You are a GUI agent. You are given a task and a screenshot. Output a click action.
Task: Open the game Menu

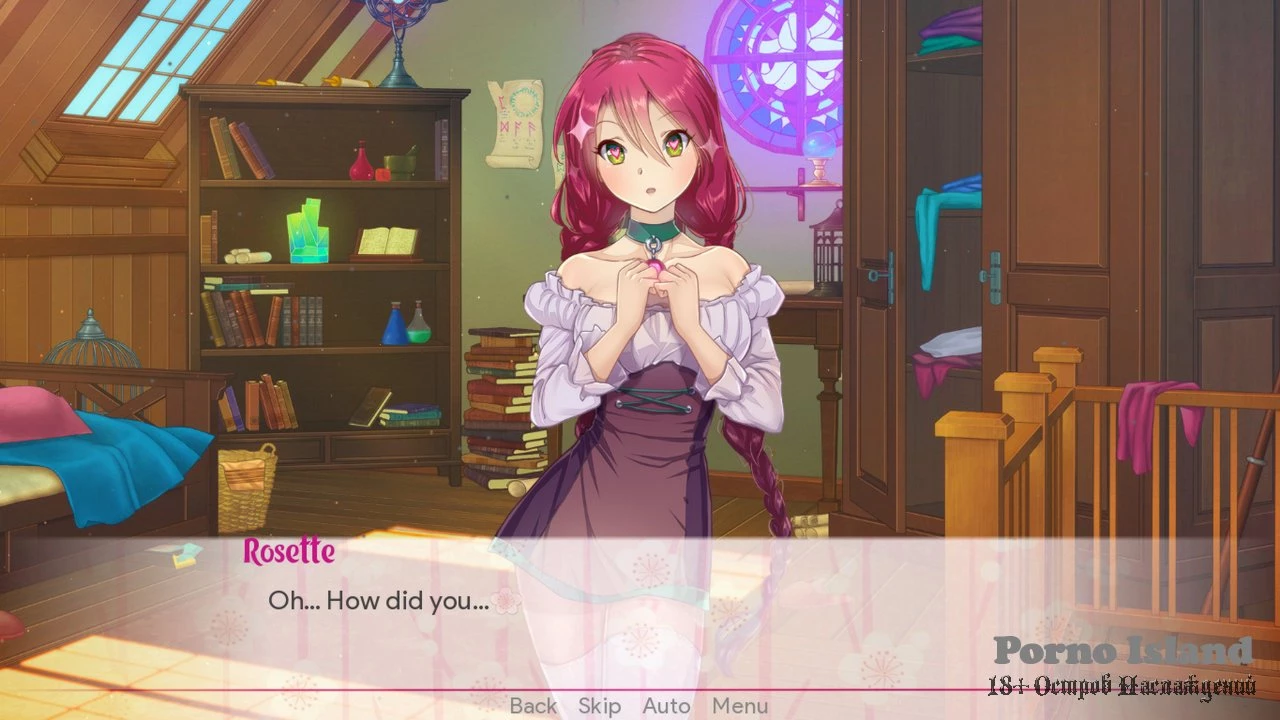click(740, 706)
